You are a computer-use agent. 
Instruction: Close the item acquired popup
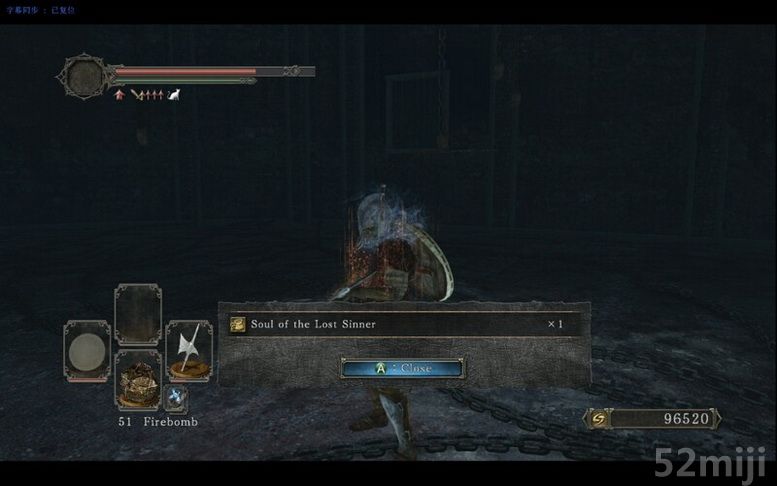click(x=402, y=368)
